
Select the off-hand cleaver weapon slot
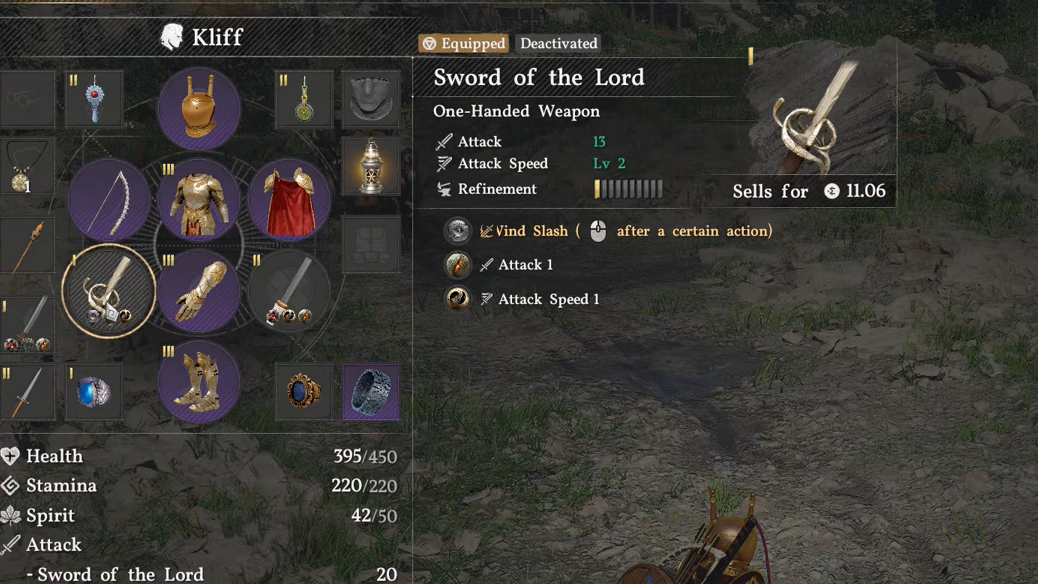(289, 291)
